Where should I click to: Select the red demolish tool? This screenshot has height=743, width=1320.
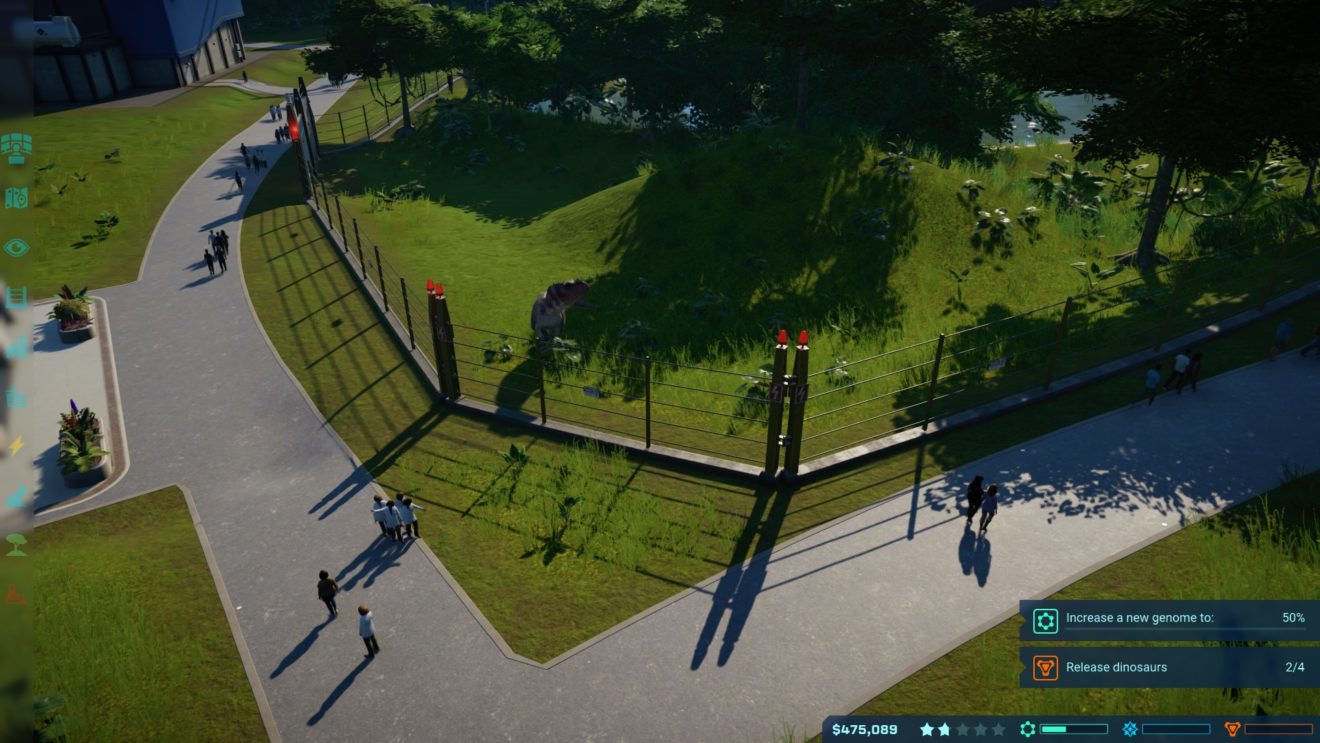(16, 595)
